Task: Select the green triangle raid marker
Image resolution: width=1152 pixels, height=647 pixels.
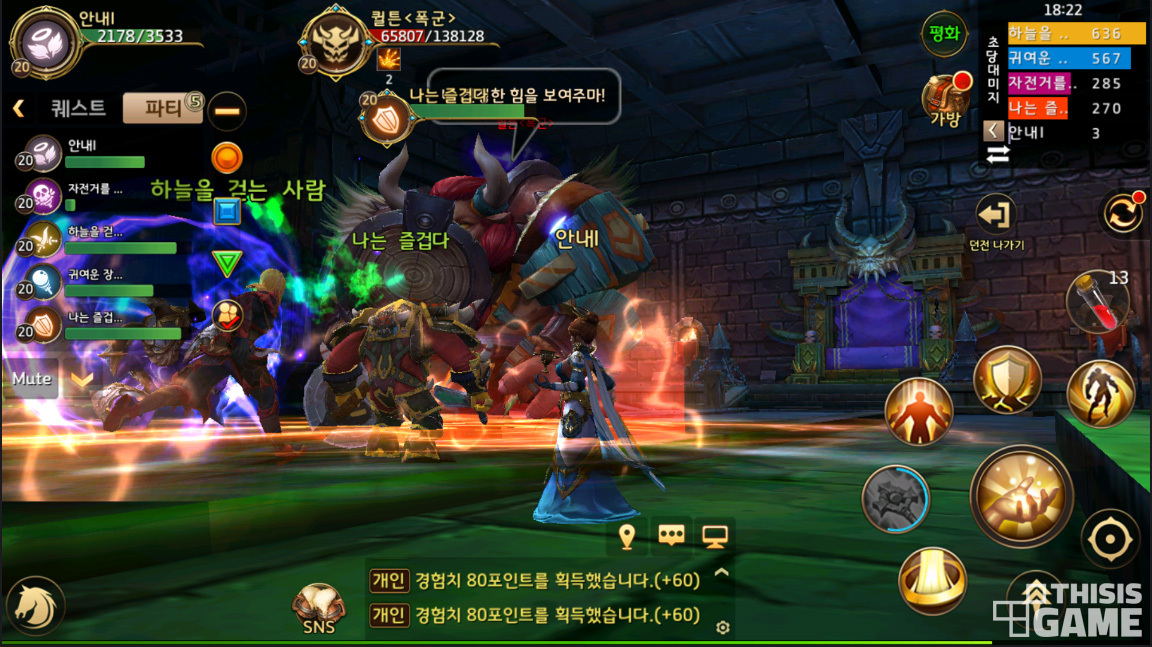Action: 228,263
